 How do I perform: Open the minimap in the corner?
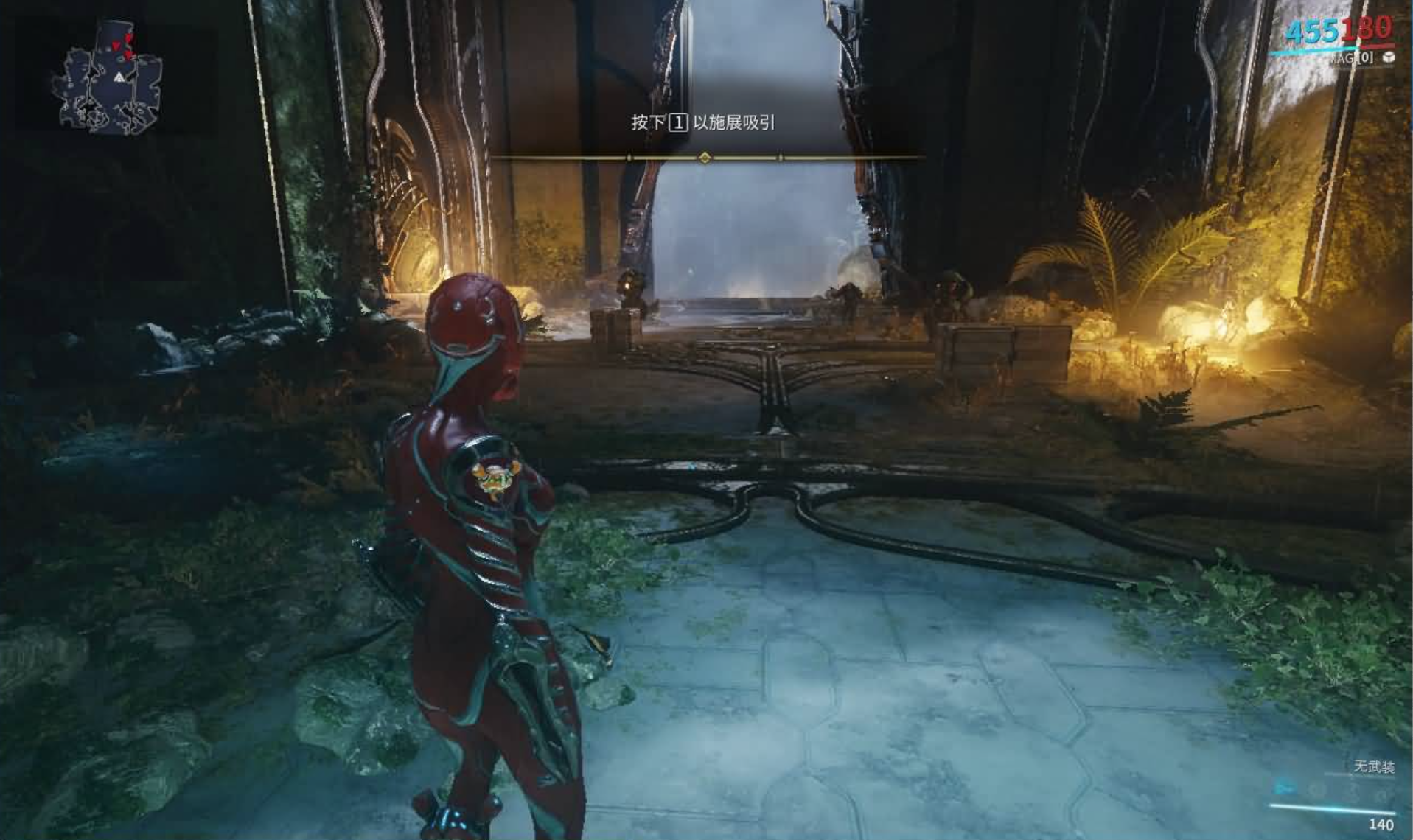point(111,80)
